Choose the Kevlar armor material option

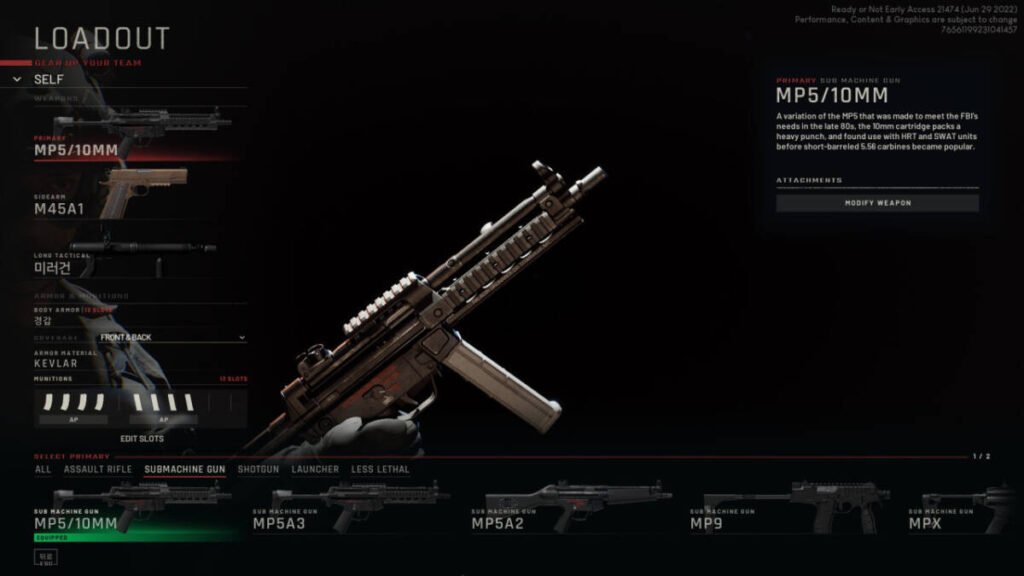pyautogui.click(x=56, y=363)
